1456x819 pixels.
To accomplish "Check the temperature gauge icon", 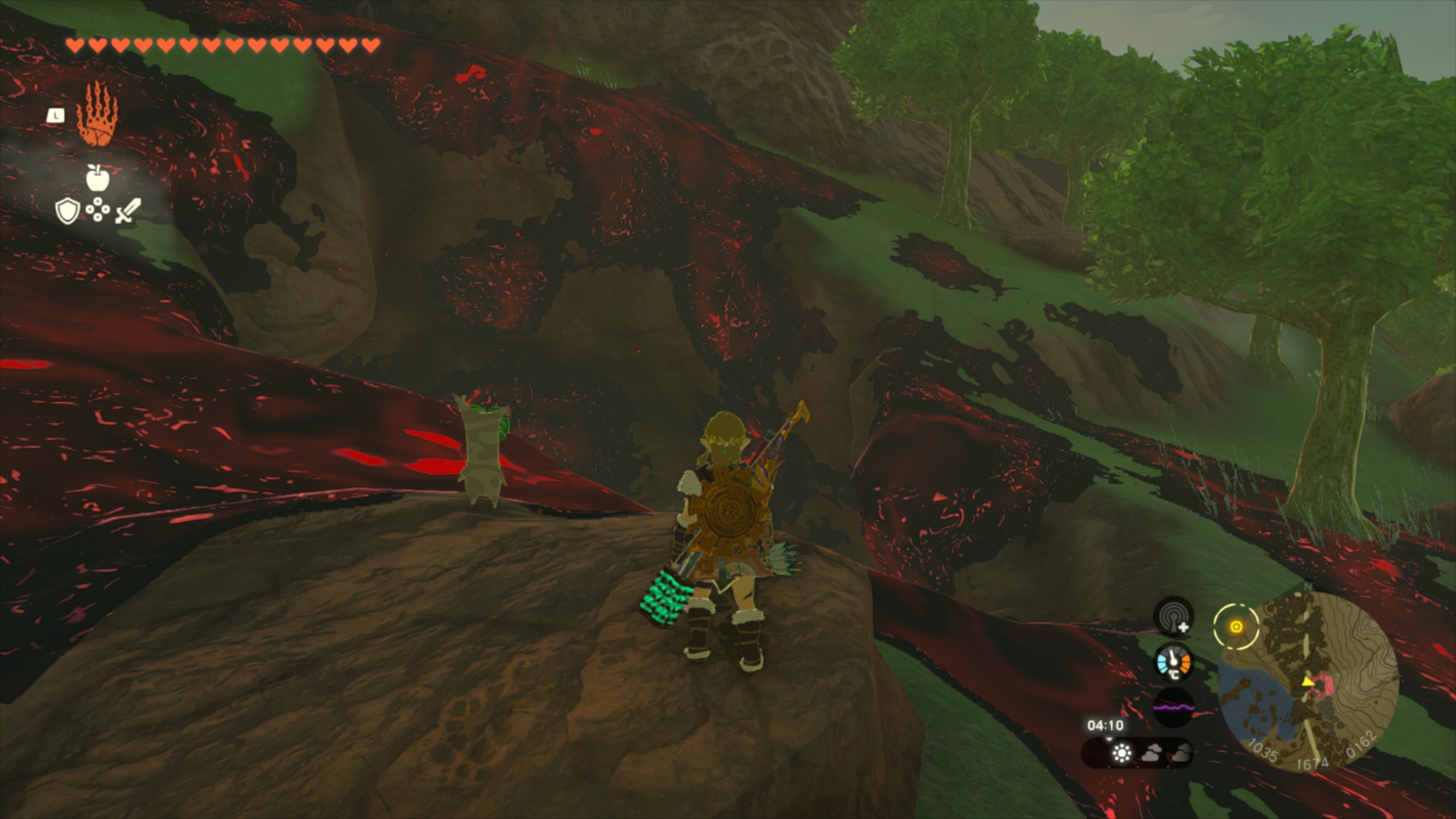I will [1173, 663].
